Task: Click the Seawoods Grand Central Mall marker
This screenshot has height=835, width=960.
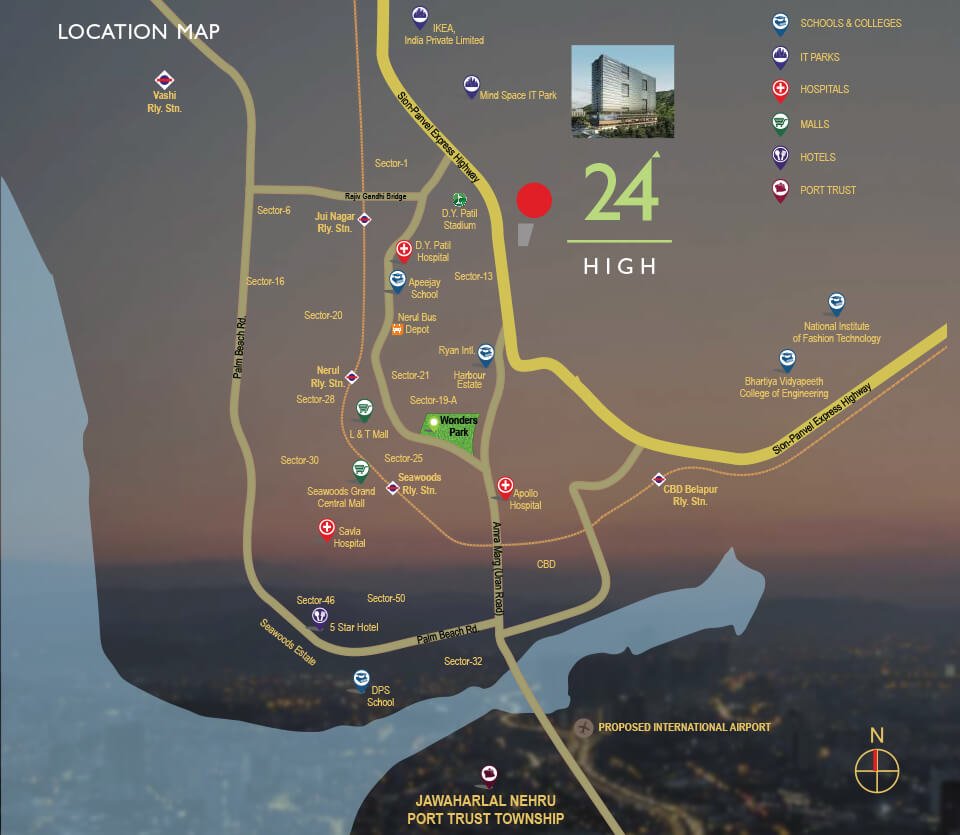Action: click(360, 471)
